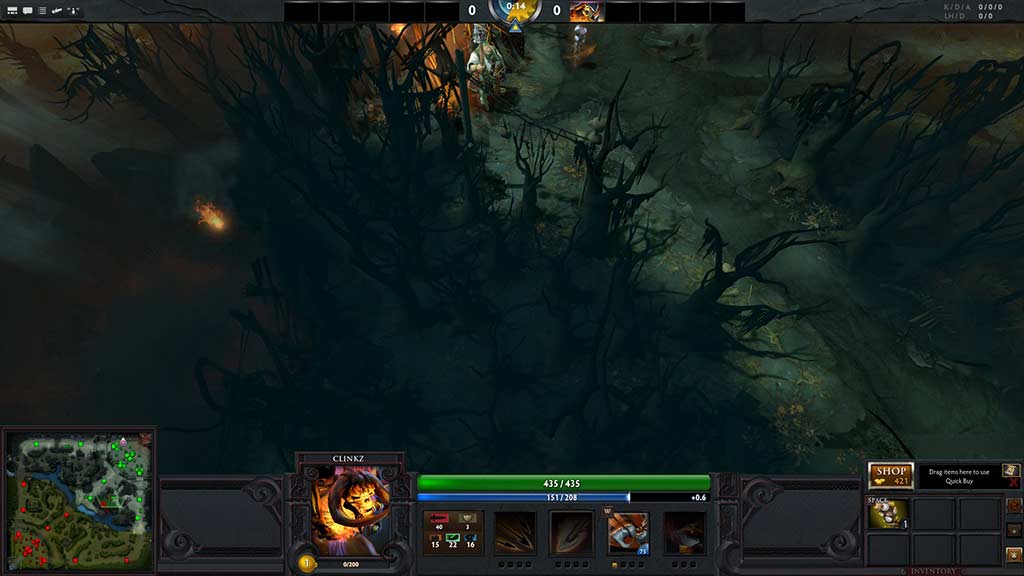
Task: Open the list icon in top-left toolbar
Action: coord(42,11)
